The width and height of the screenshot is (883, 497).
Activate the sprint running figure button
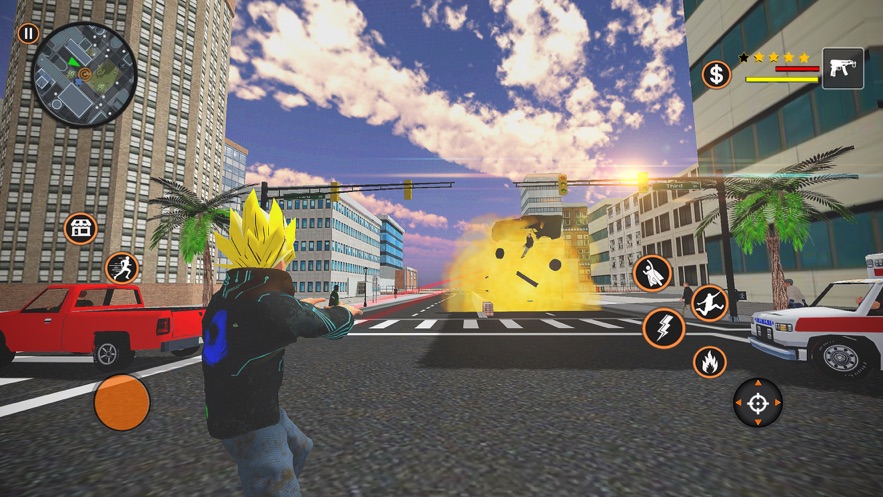click(x=122, y=268)
